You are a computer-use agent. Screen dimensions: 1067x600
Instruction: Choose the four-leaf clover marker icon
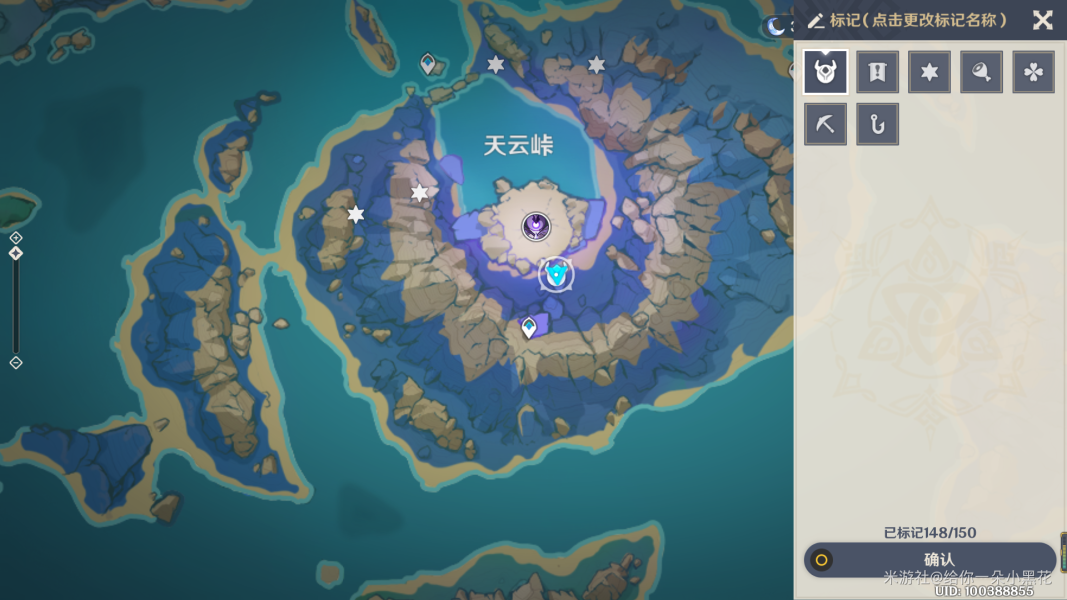[x=1033, y=72]
